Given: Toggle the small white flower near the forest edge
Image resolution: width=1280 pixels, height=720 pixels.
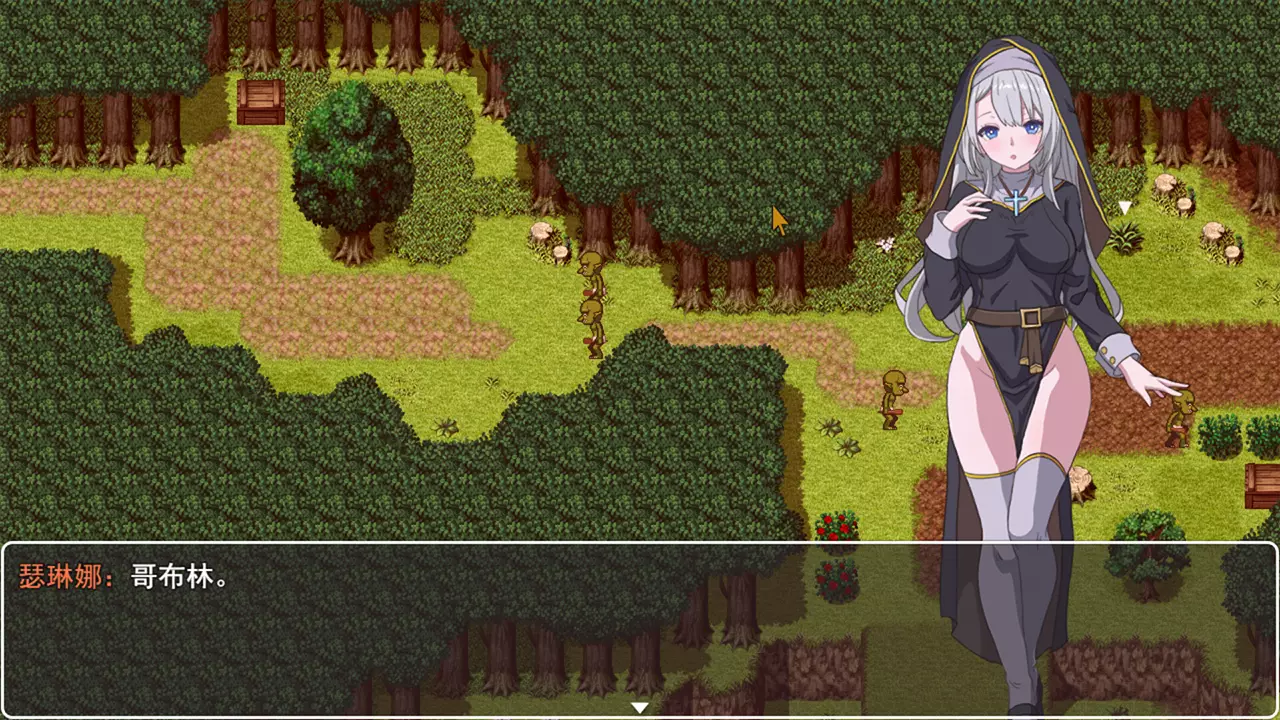Looking at the screenshot, I should point(888,243).
